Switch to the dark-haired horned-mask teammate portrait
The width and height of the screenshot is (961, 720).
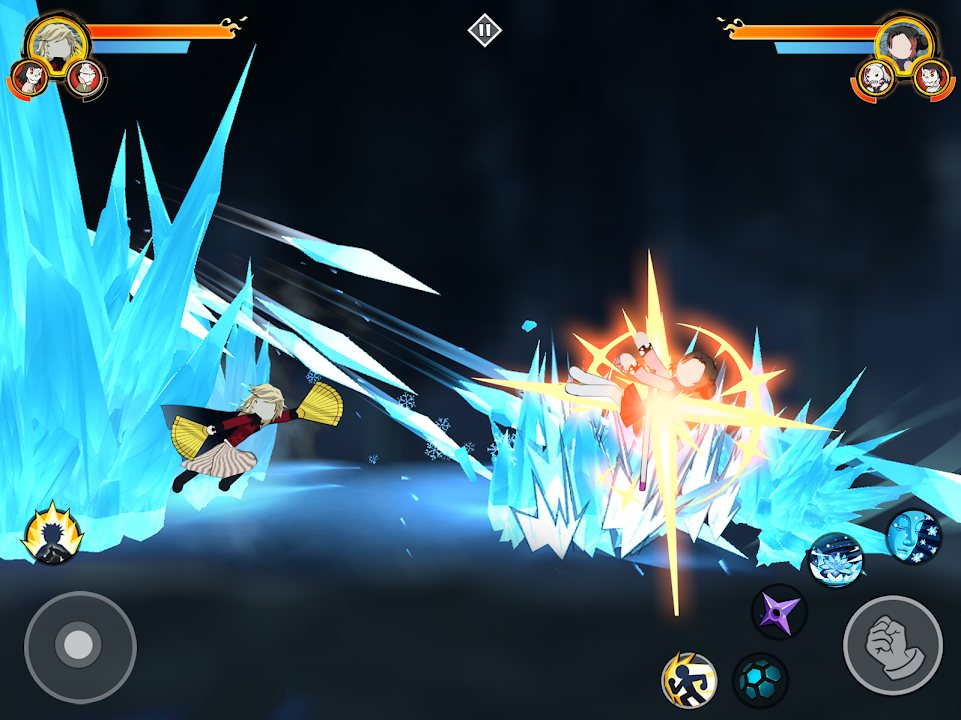[x=27, y=78]
